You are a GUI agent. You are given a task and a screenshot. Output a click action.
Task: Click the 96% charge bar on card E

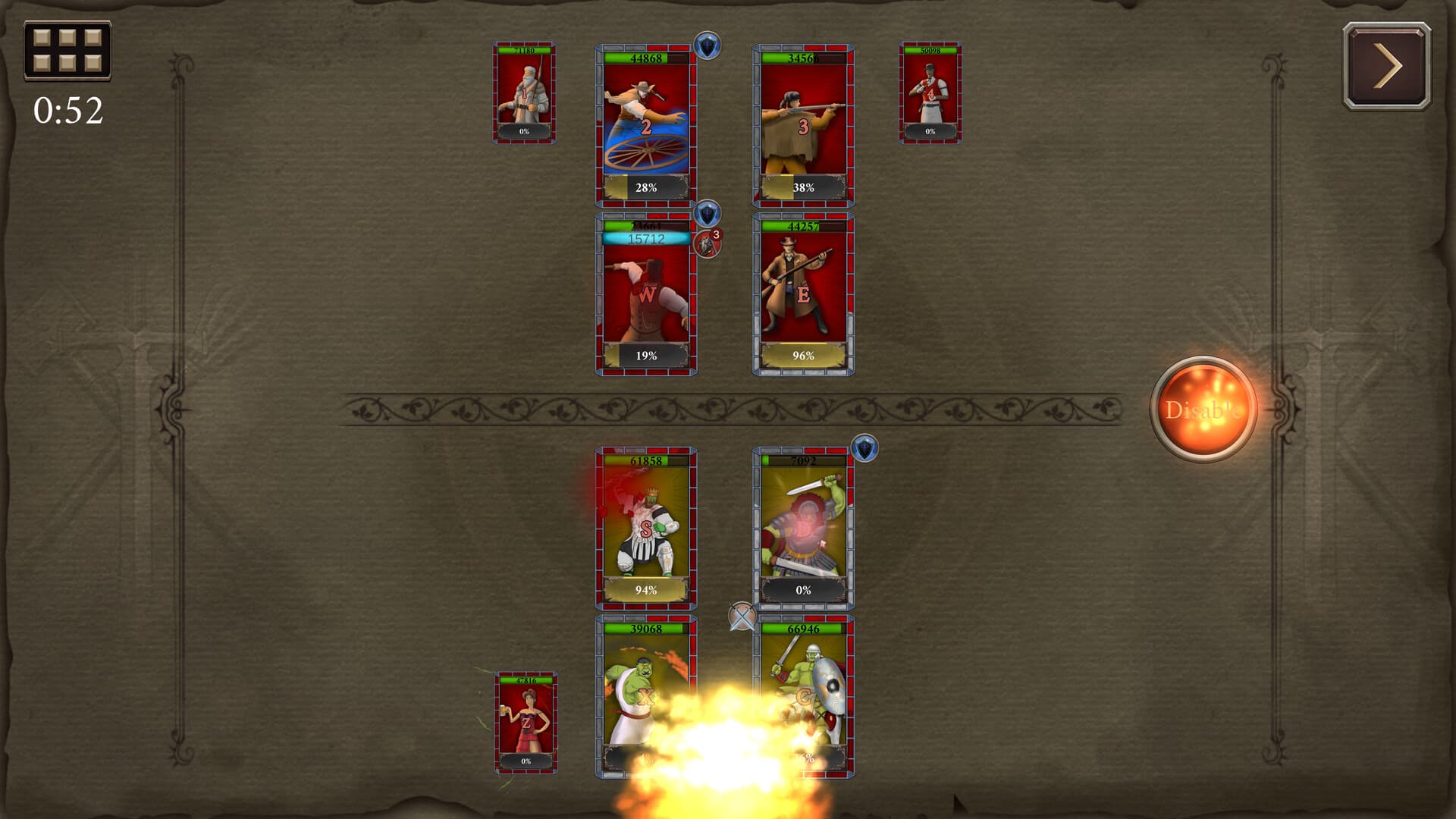coord(805,354)
